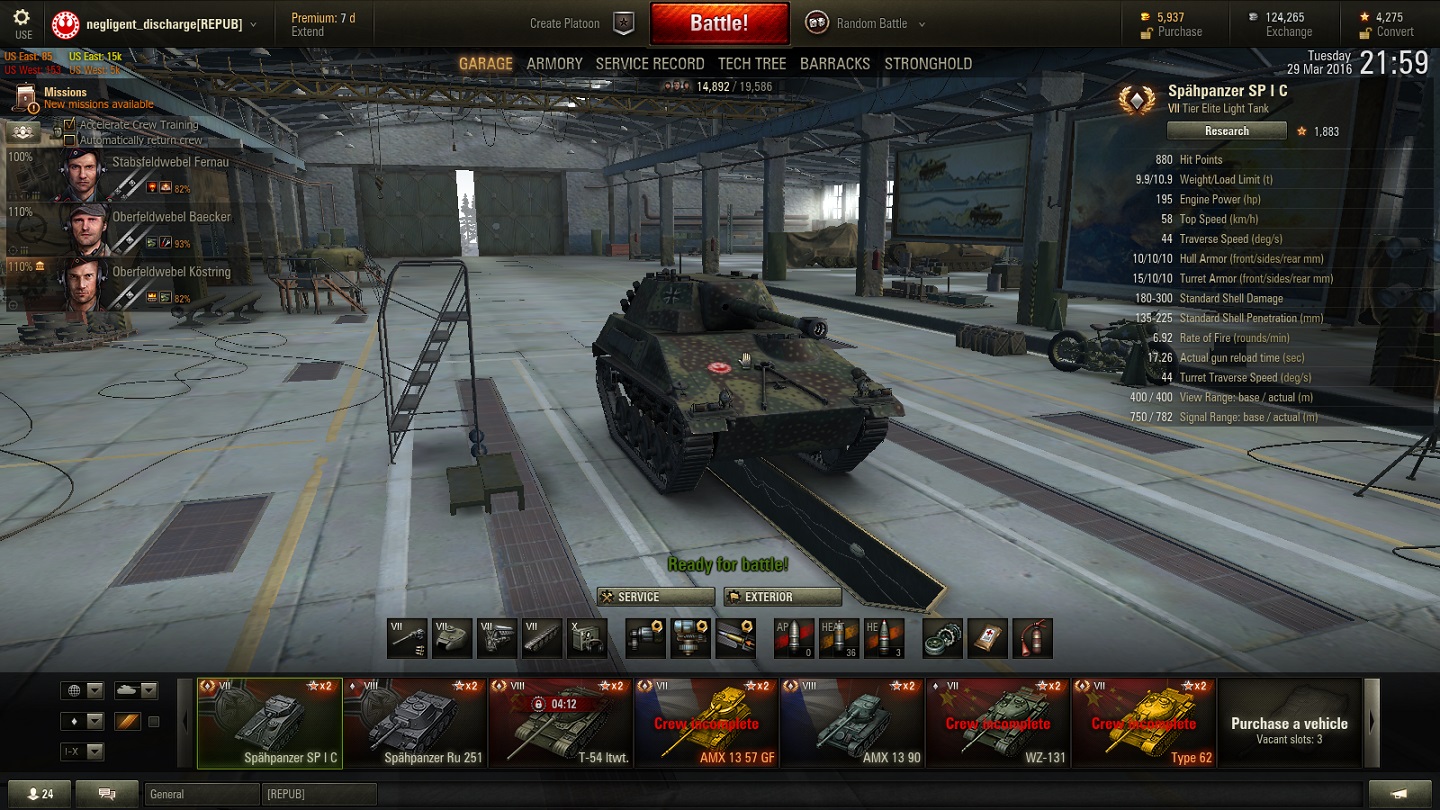Select the HEAT shell ammo slot
The height and width of the screenshot is (810, 1440).
pos(839,638)
